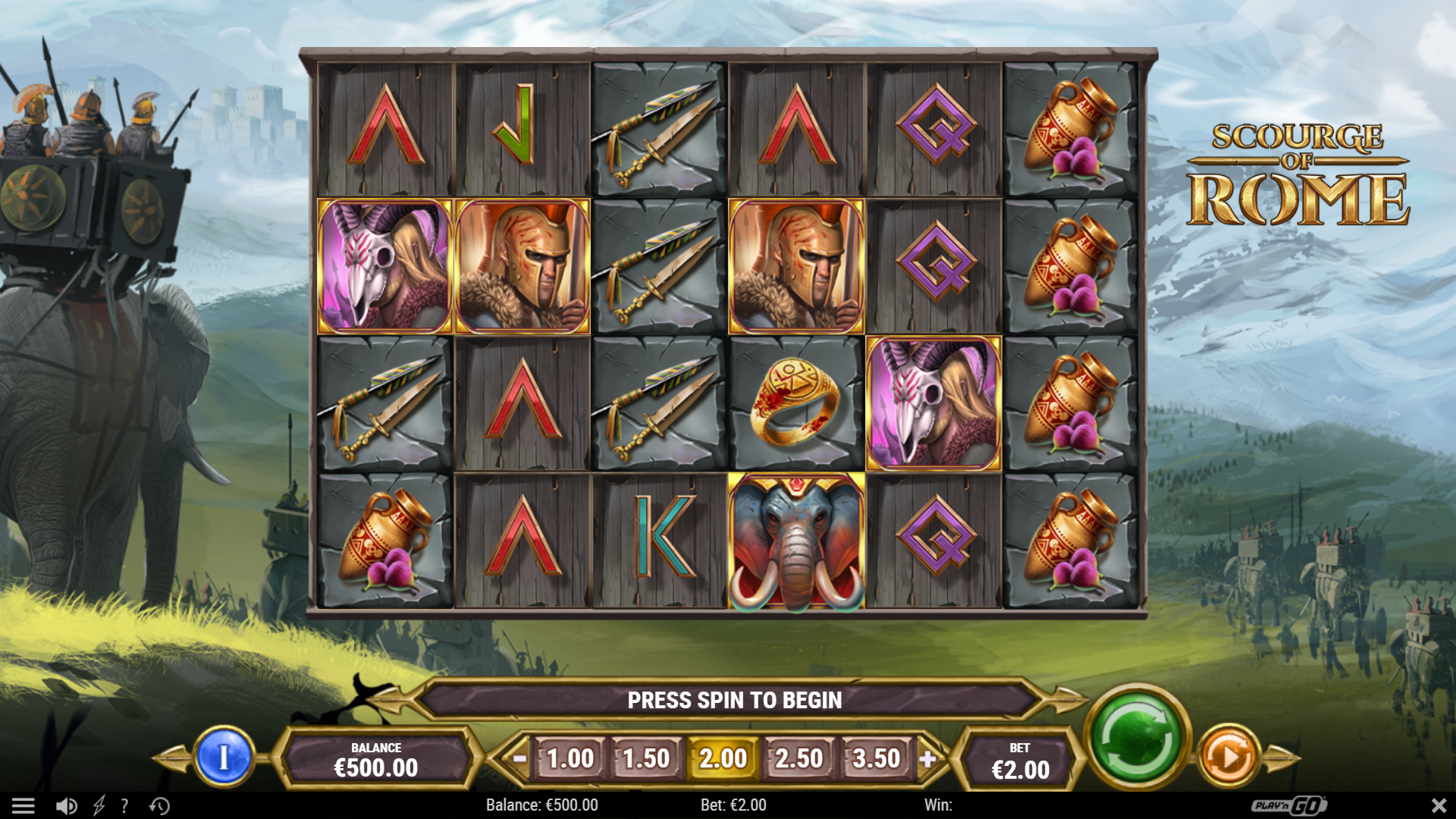Select the 2.50 bet chip

(800, 757)
